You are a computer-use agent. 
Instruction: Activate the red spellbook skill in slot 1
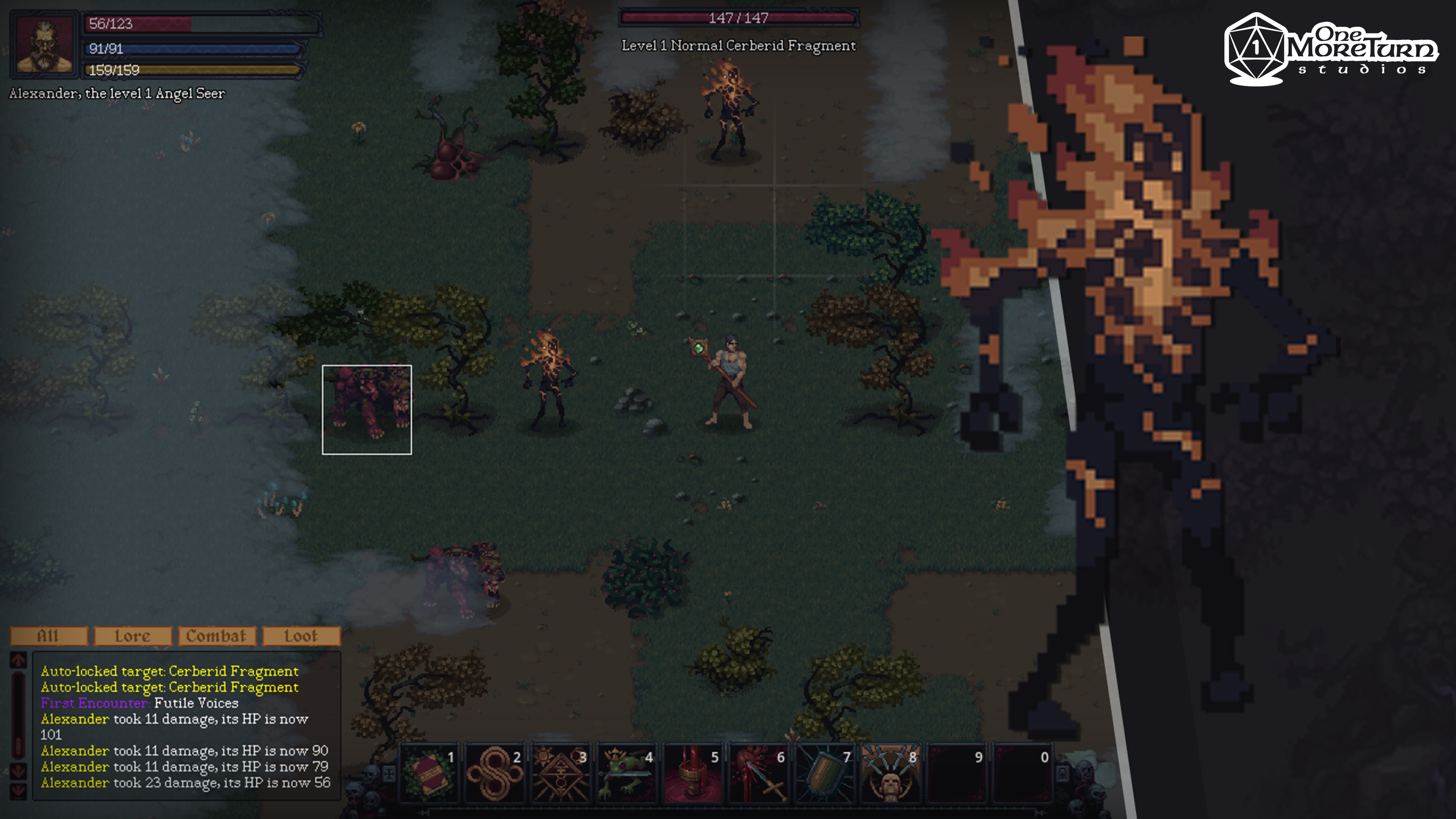(x=429, y=773)
